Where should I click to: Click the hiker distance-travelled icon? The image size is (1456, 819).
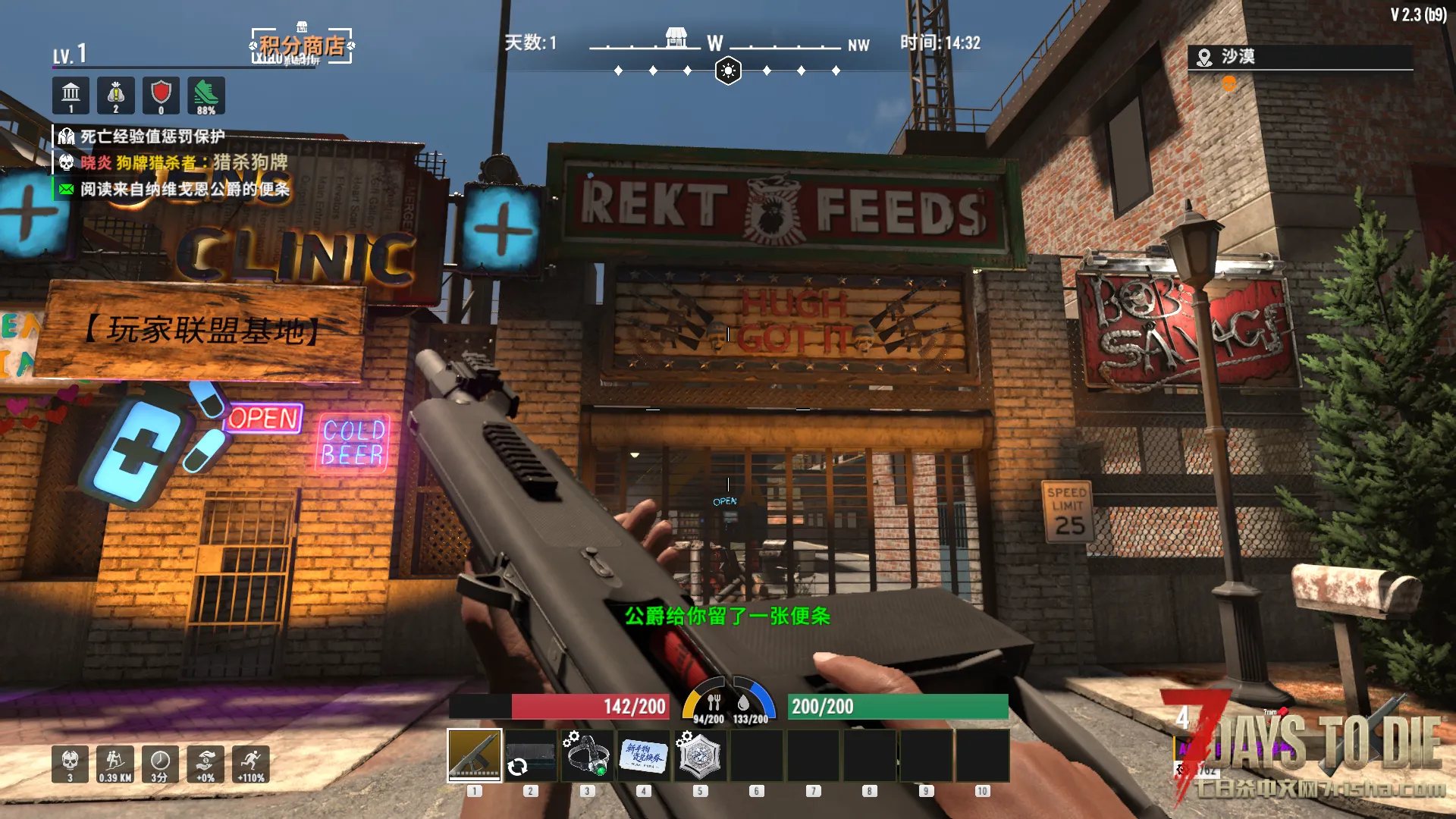coord(115,763)
